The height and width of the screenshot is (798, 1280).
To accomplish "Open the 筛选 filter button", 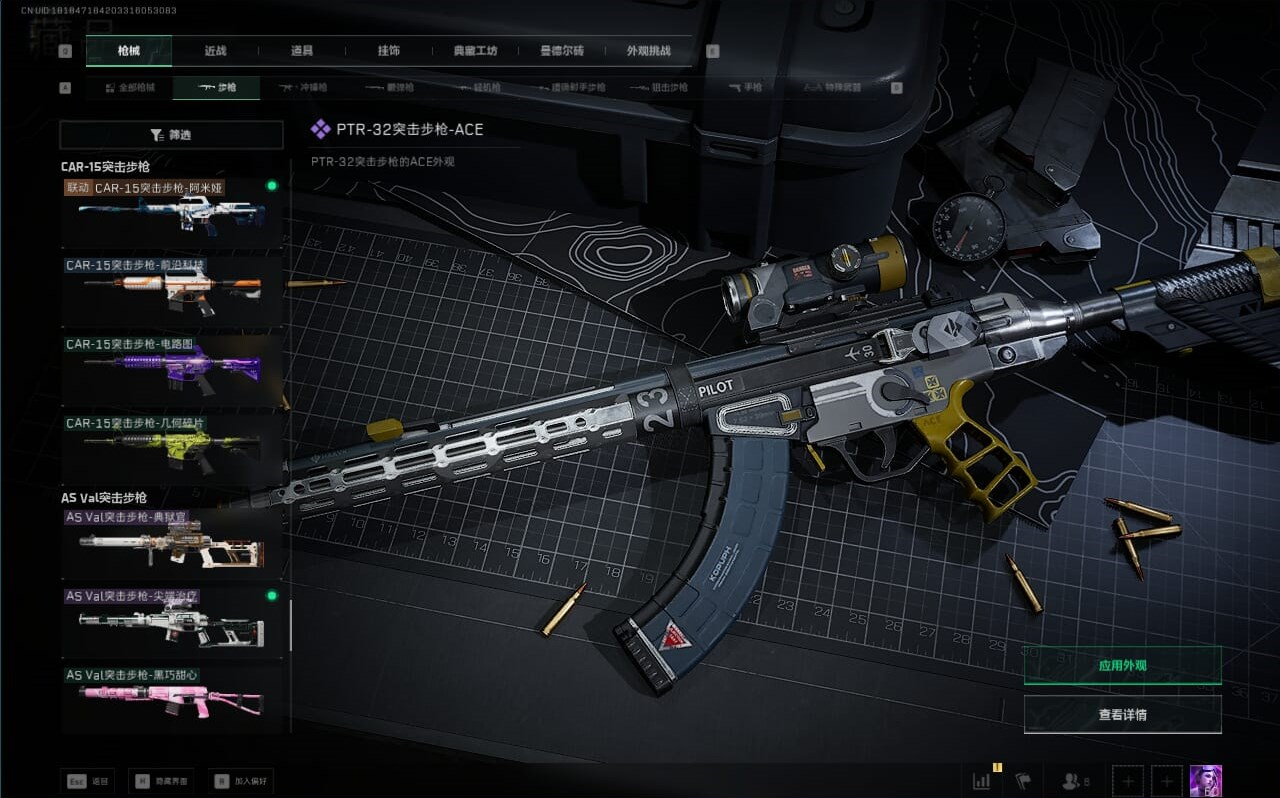I will 171,135.
